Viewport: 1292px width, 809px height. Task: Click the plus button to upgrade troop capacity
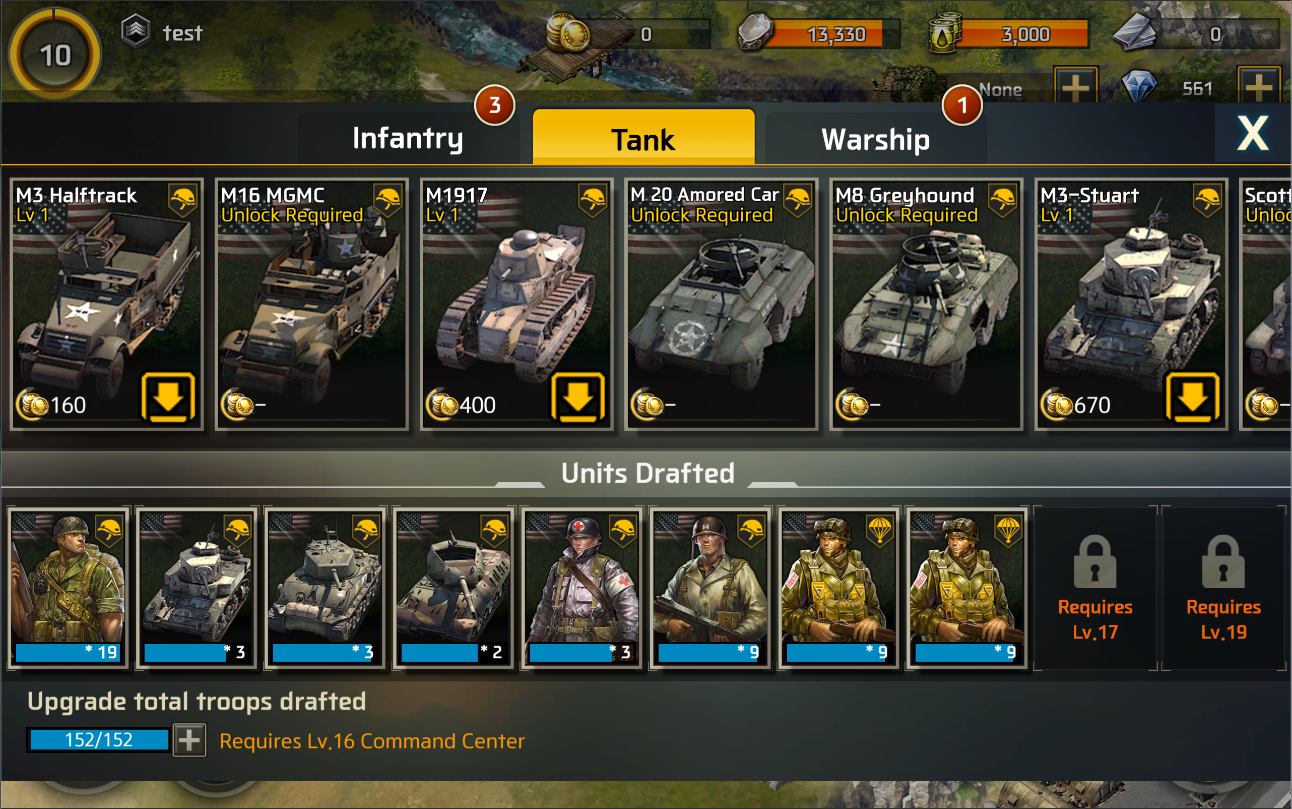click(189, 741)
